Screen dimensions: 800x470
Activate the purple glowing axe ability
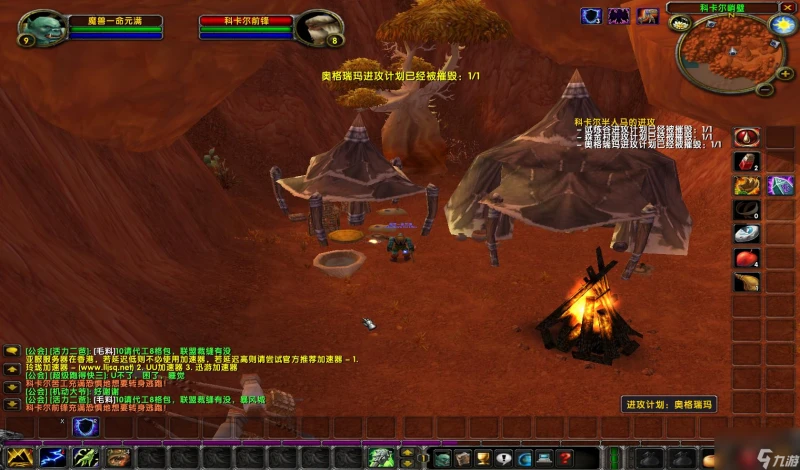coord(780,185)
